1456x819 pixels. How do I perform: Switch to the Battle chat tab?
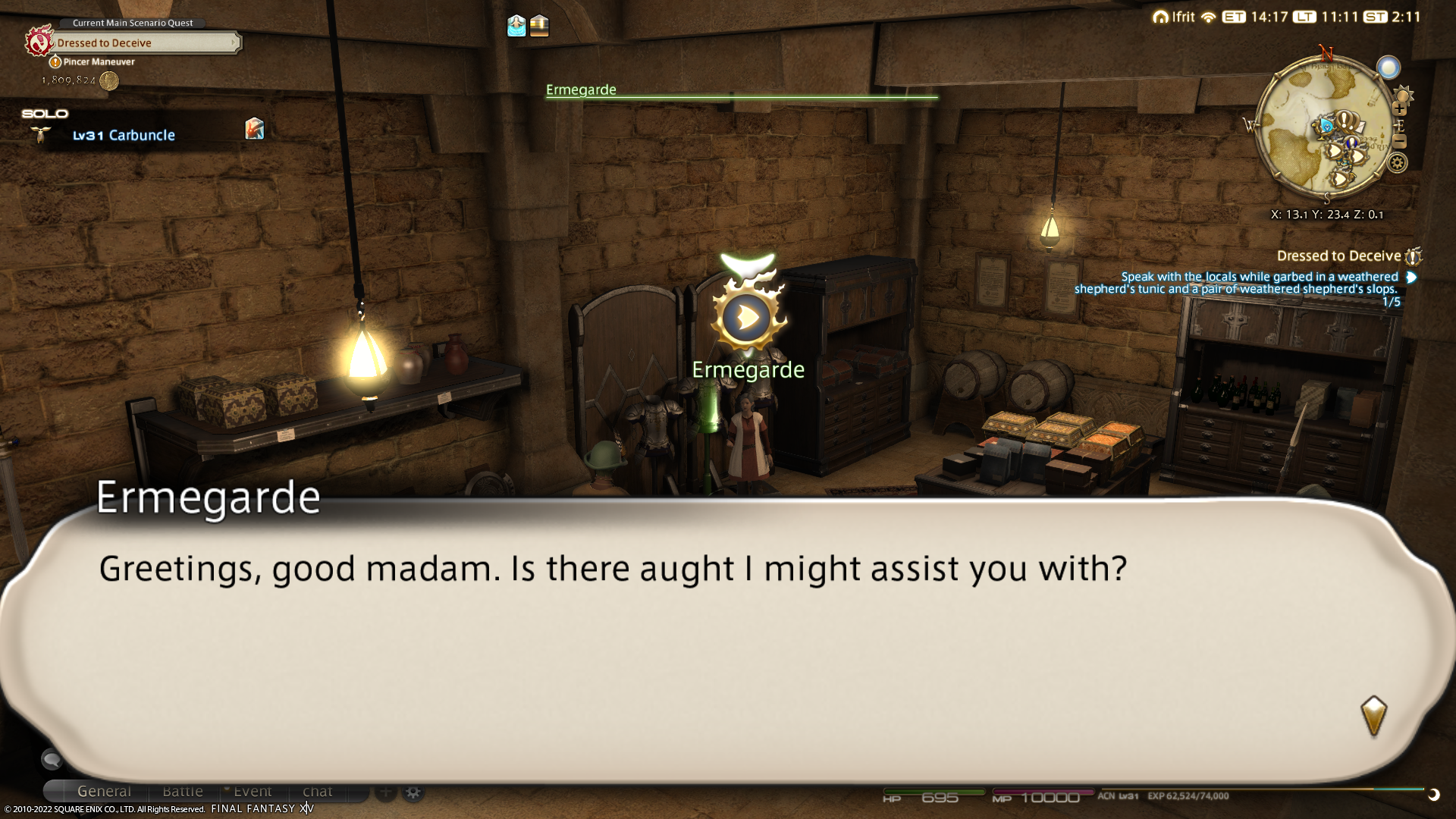pyautogui.click(x=183, y=792)
